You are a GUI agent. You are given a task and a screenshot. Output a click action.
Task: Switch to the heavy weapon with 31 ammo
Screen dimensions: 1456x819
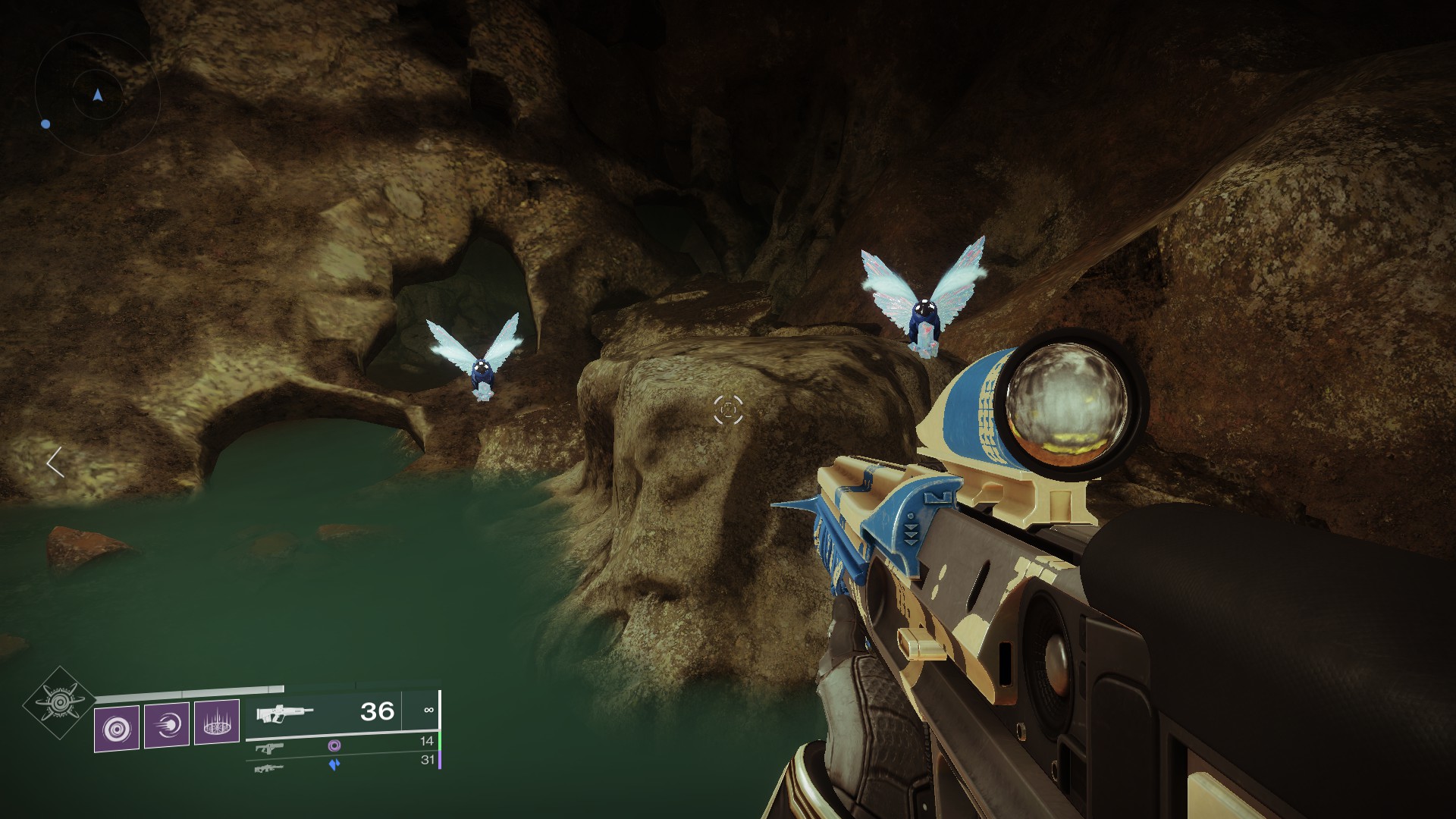(269, 767)
